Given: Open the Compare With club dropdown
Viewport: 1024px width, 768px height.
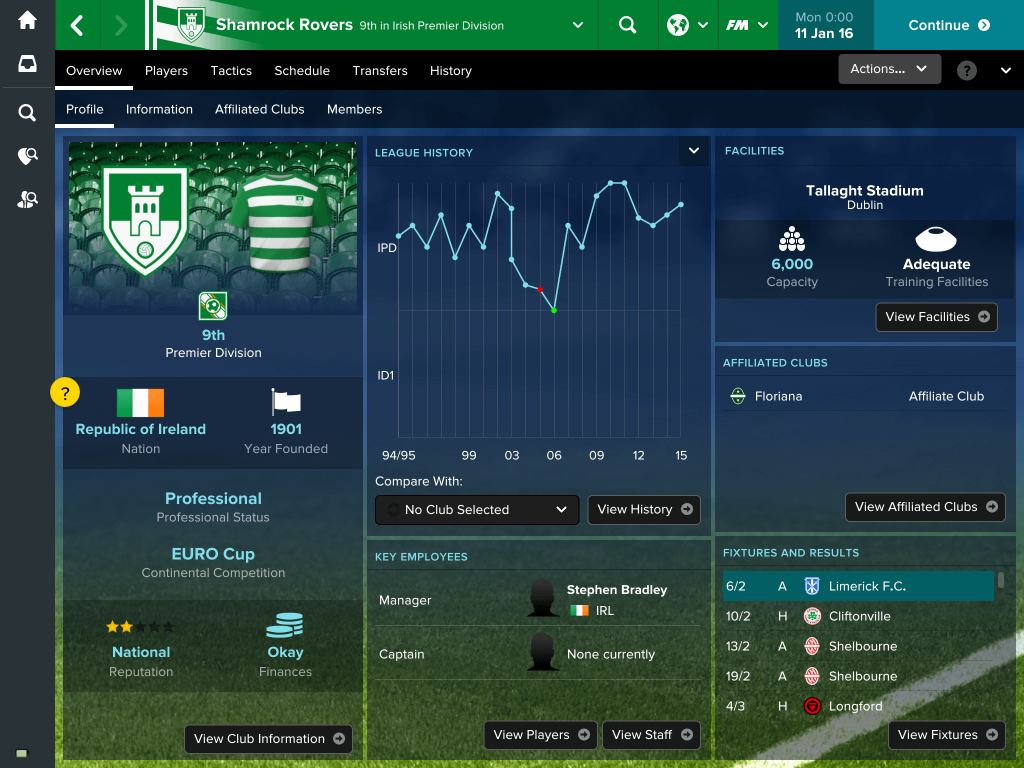Looking at the screenshot, I should point(477,510).
